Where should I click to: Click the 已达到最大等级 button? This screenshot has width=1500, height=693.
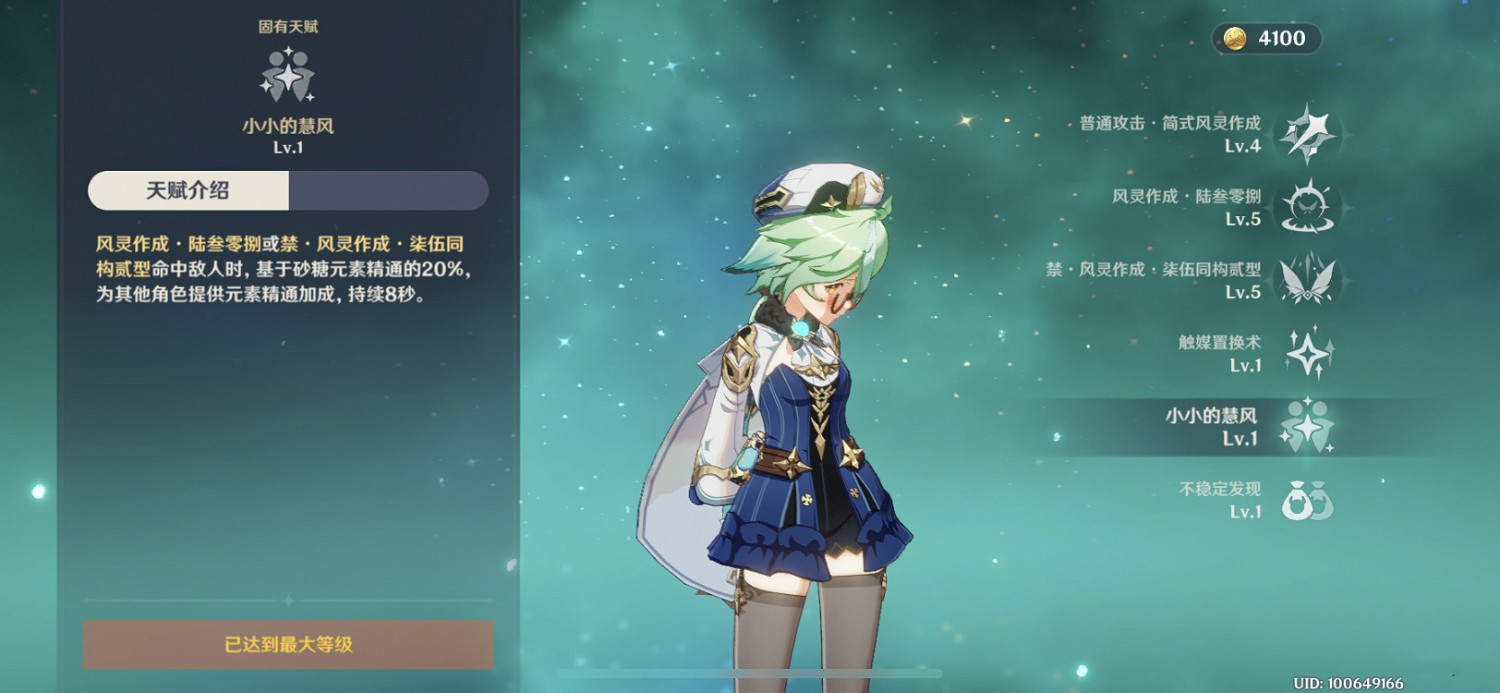pos(288,644)
